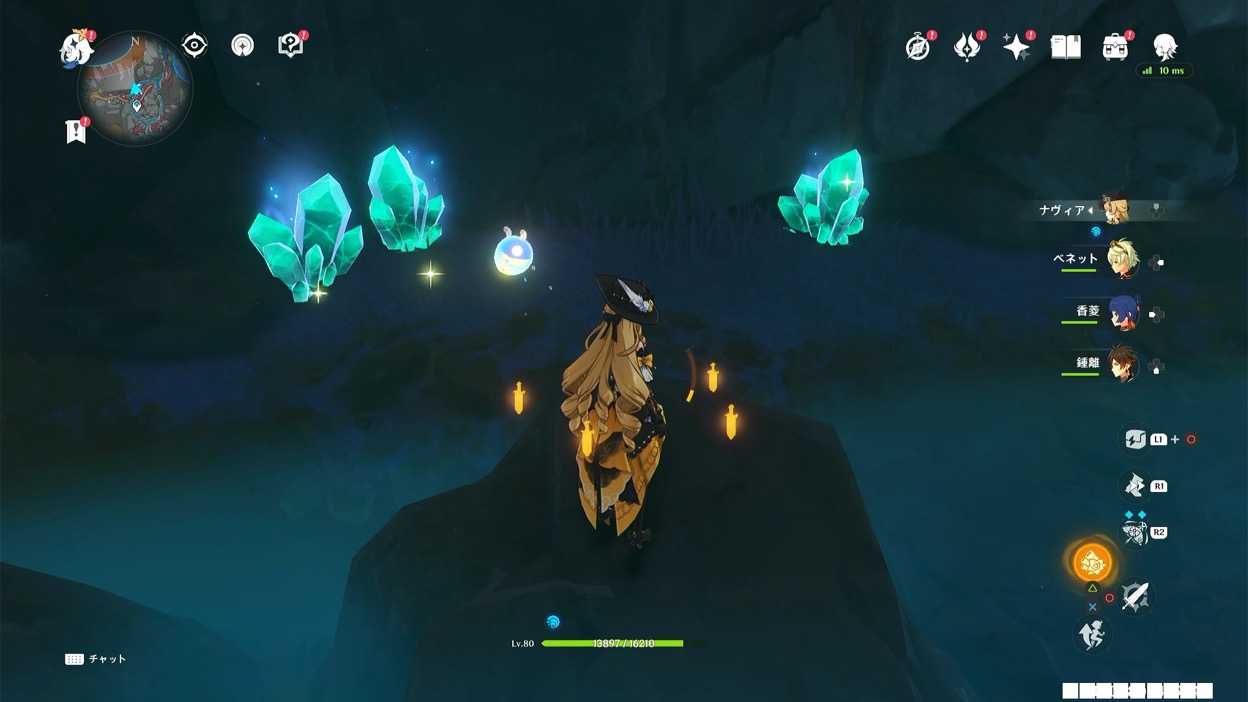Activate the eye-shaped elemental sight icon
This screenshot has height=702, width=1248.
click(194, 45)
